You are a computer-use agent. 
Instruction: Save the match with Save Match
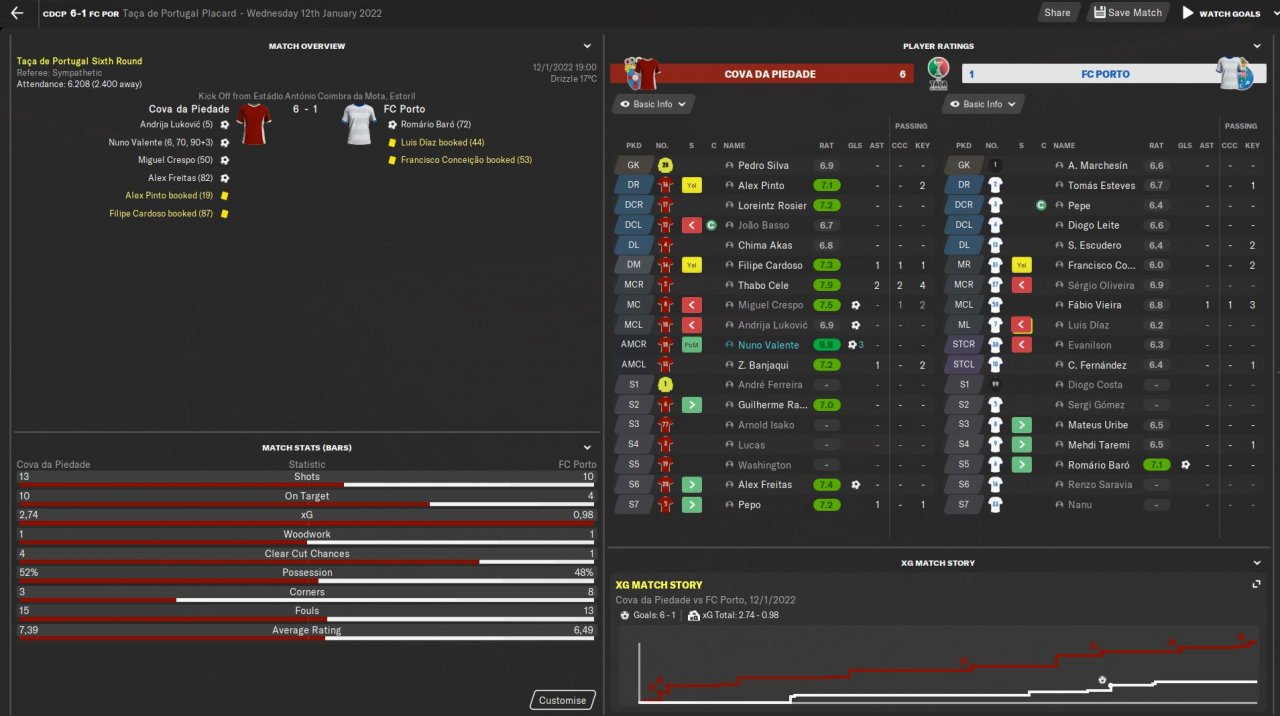[x=1127, y=13]
